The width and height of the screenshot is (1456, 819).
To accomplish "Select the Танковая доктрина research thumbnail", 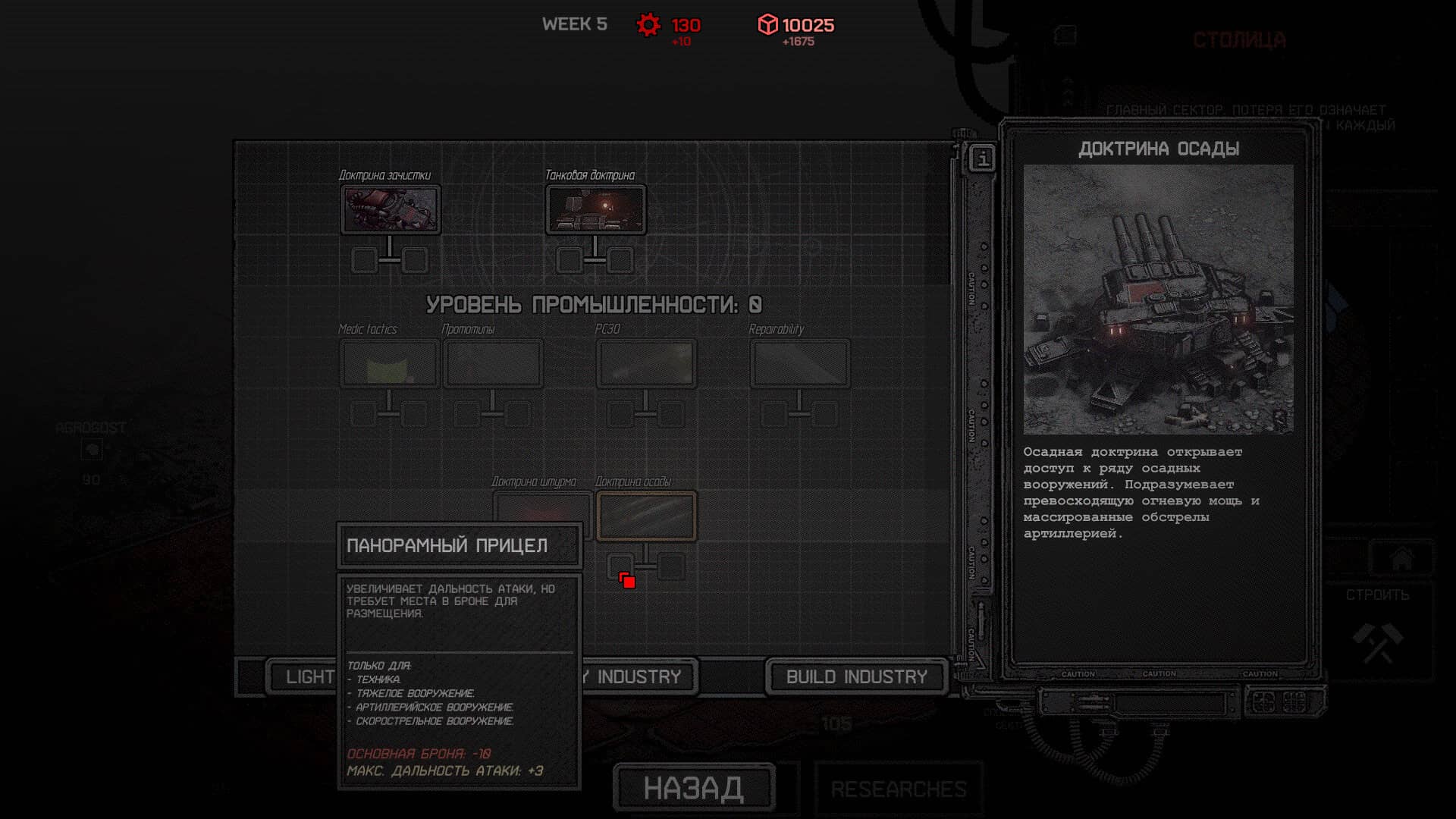I will click(595, 210).
